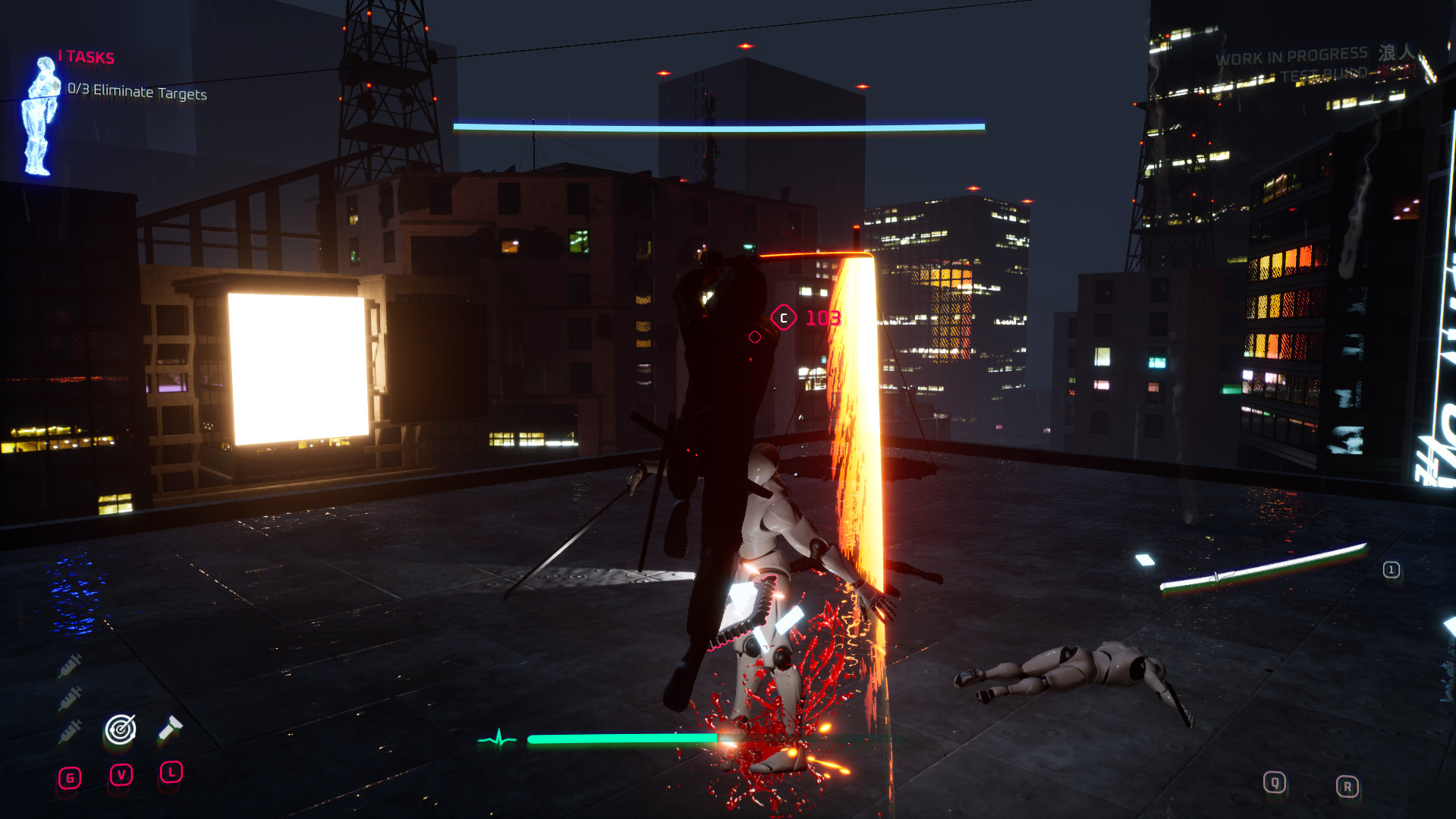Click the blue enemy health bar at the top
The image size is (1456, 819).
[x=720, y=125]
